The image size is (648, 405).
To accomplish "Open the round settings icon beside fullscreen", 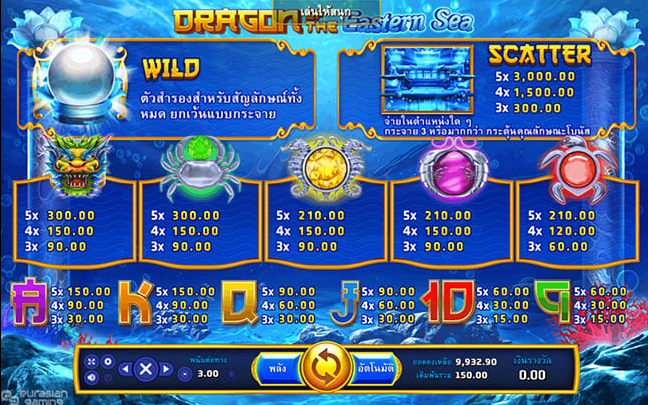I will pyautogui.click(x=108, y=361).
